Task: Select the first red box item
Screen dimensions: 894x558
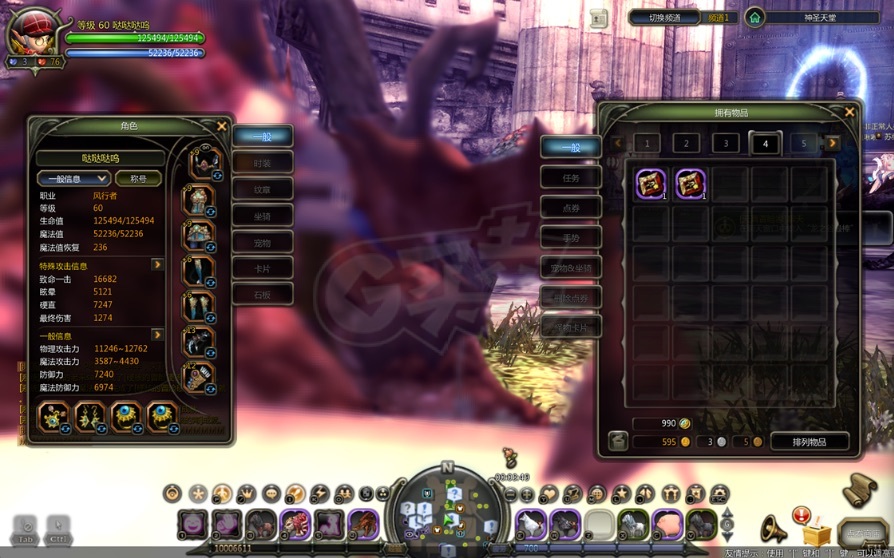Action: click(651, 184)
